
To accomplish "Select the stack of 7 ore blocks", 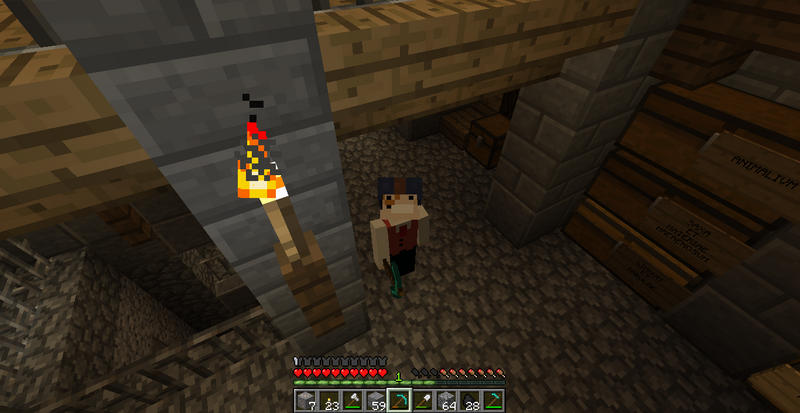I will click(x=306, y=401).
